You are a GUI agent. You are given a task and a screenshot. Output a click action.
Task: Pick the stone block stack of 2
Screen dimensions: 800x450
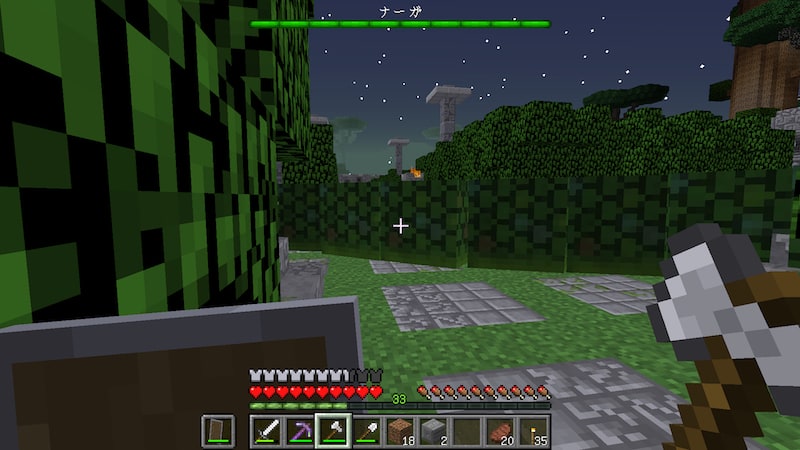tap(433, 431)
